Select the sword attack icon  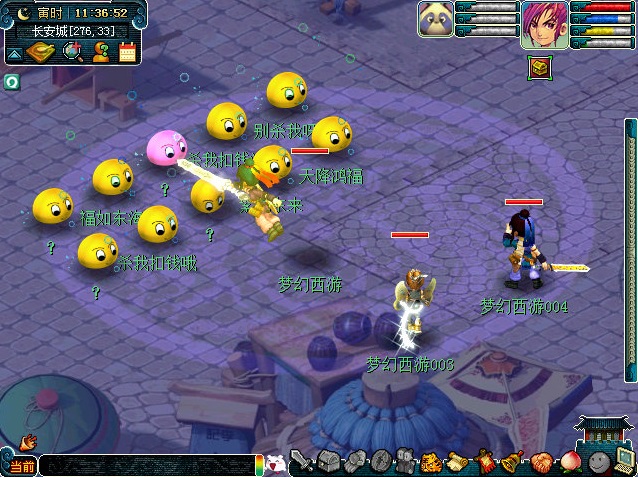click(x=301, y=462)
